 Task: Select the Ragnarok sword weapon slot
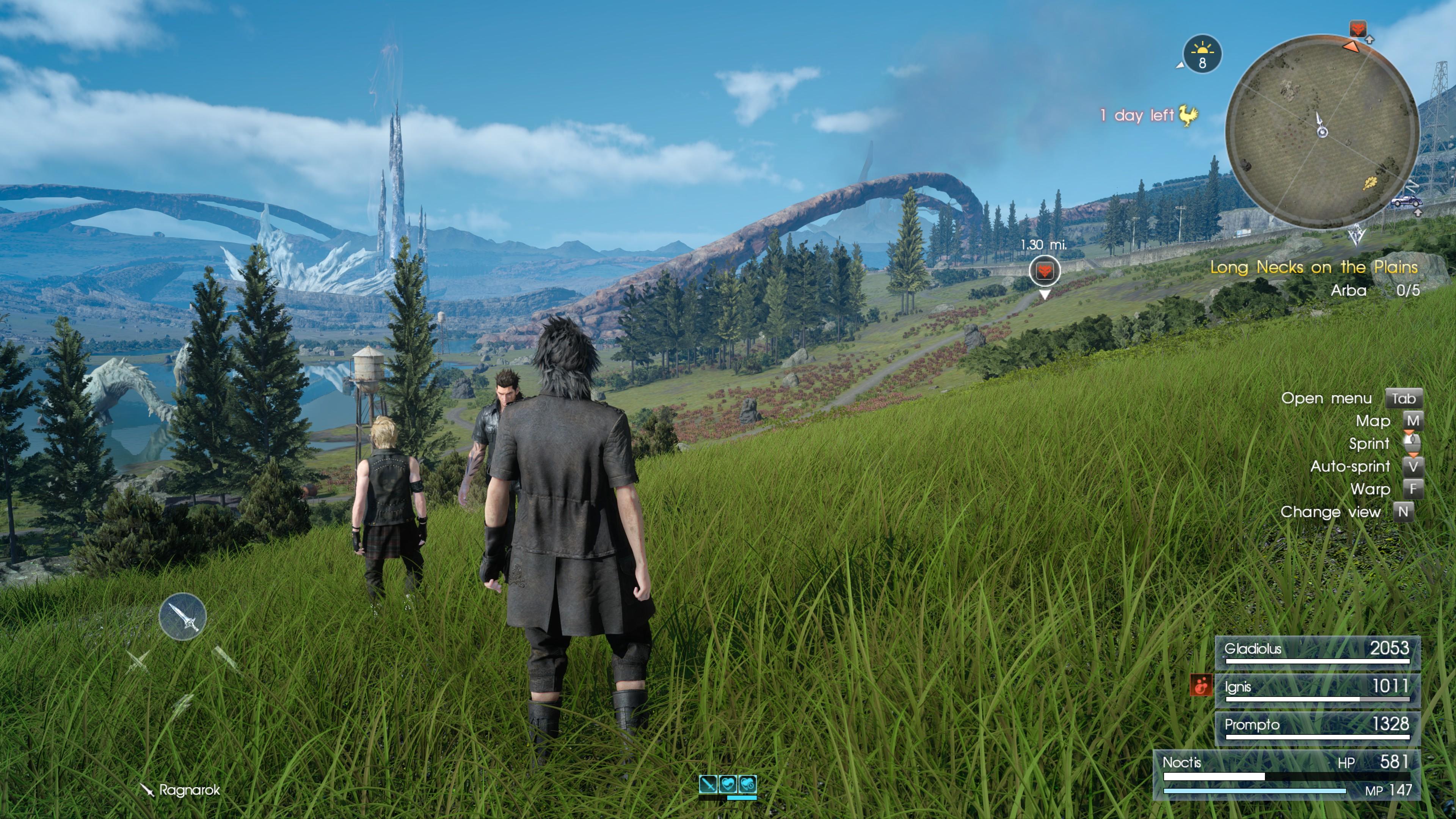coord(182,616)
